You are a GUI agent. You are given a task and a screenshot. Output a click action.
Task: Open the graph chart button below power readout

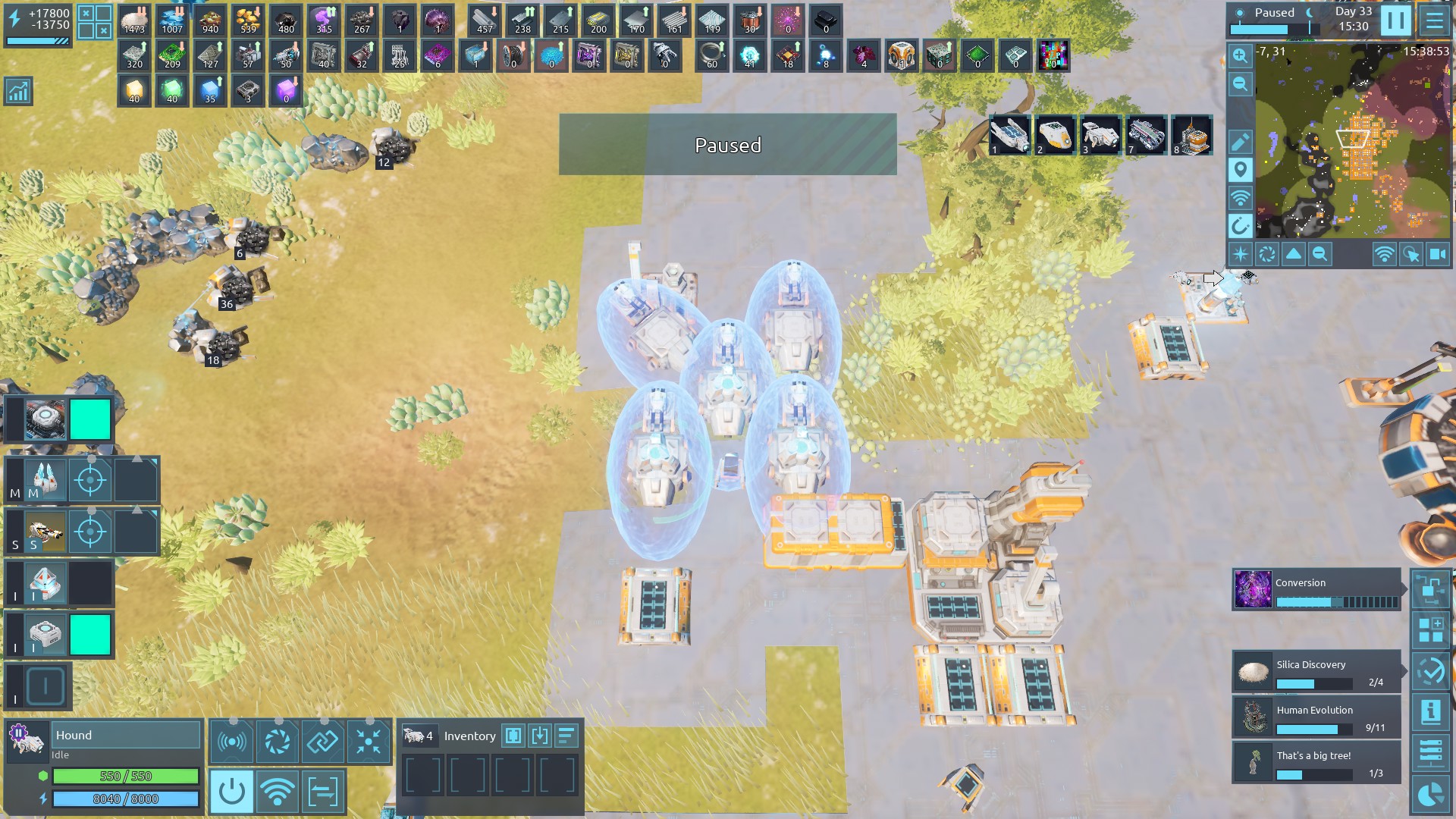(x=18, y=91)
